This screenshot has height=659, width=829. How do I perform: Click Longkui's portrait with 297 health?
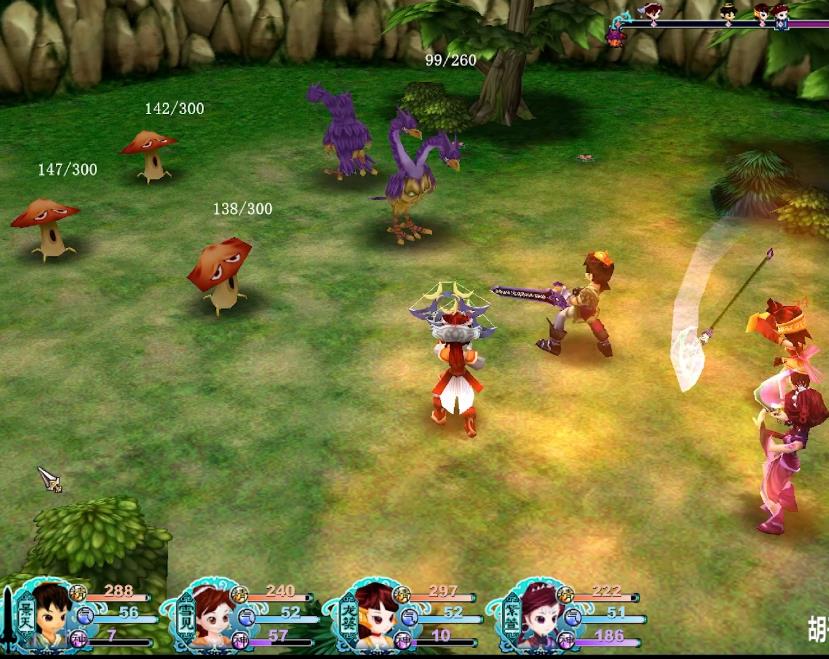372,618
